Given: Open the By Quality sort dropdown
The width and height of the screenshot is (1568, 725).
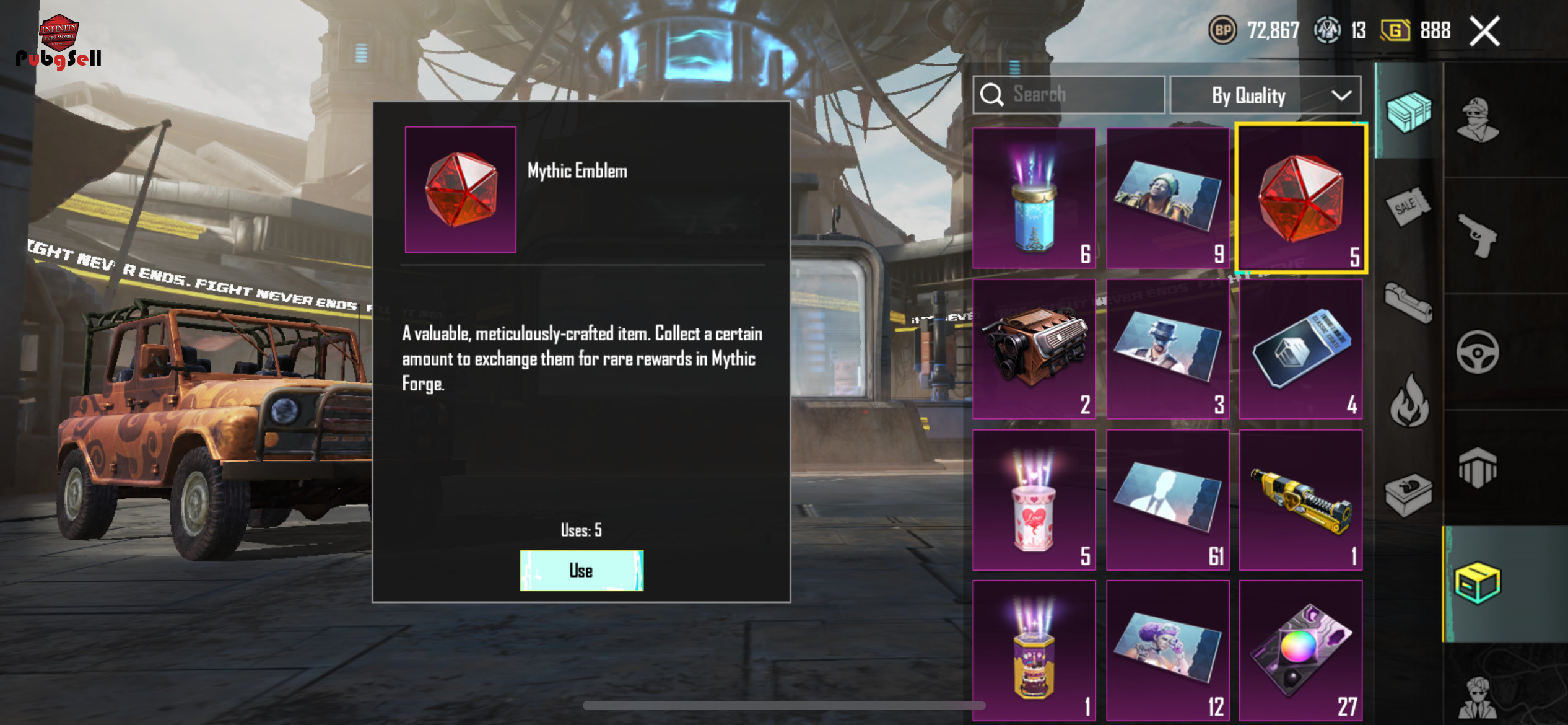Looking at the screenshot, I should [1265, 95].
